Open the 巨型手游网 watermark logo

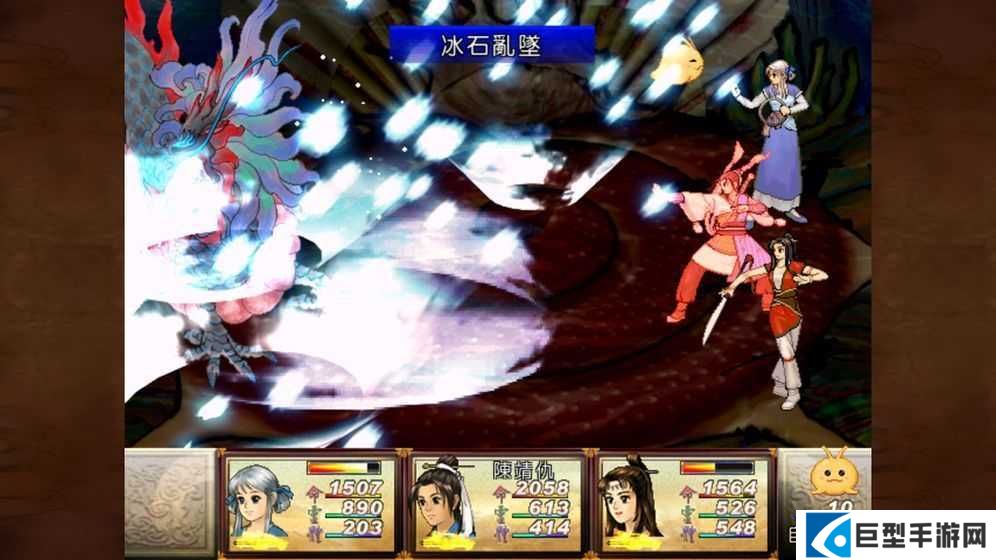[x=895, y=535]
